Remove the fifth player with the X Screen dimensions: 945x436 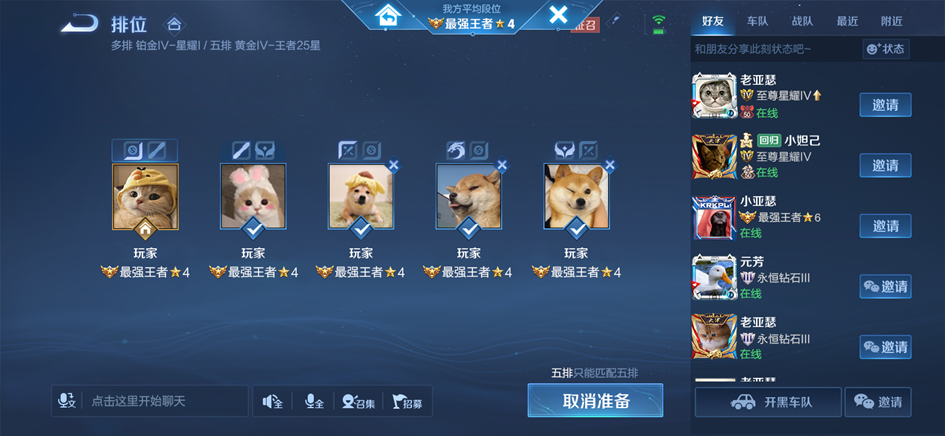(609, 166)
